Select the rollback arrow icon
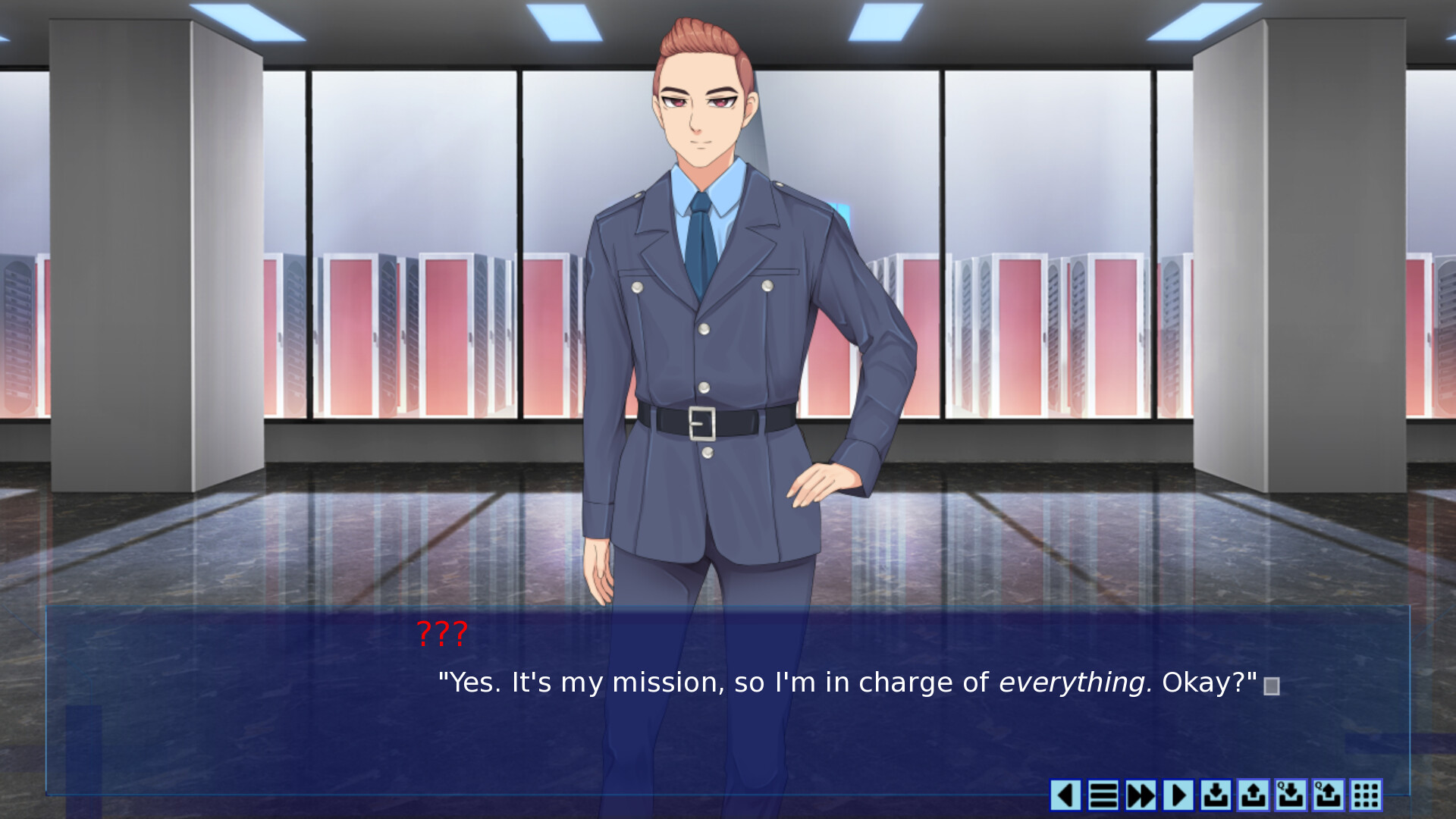 pyautogui.click(x=1065, y=795)
